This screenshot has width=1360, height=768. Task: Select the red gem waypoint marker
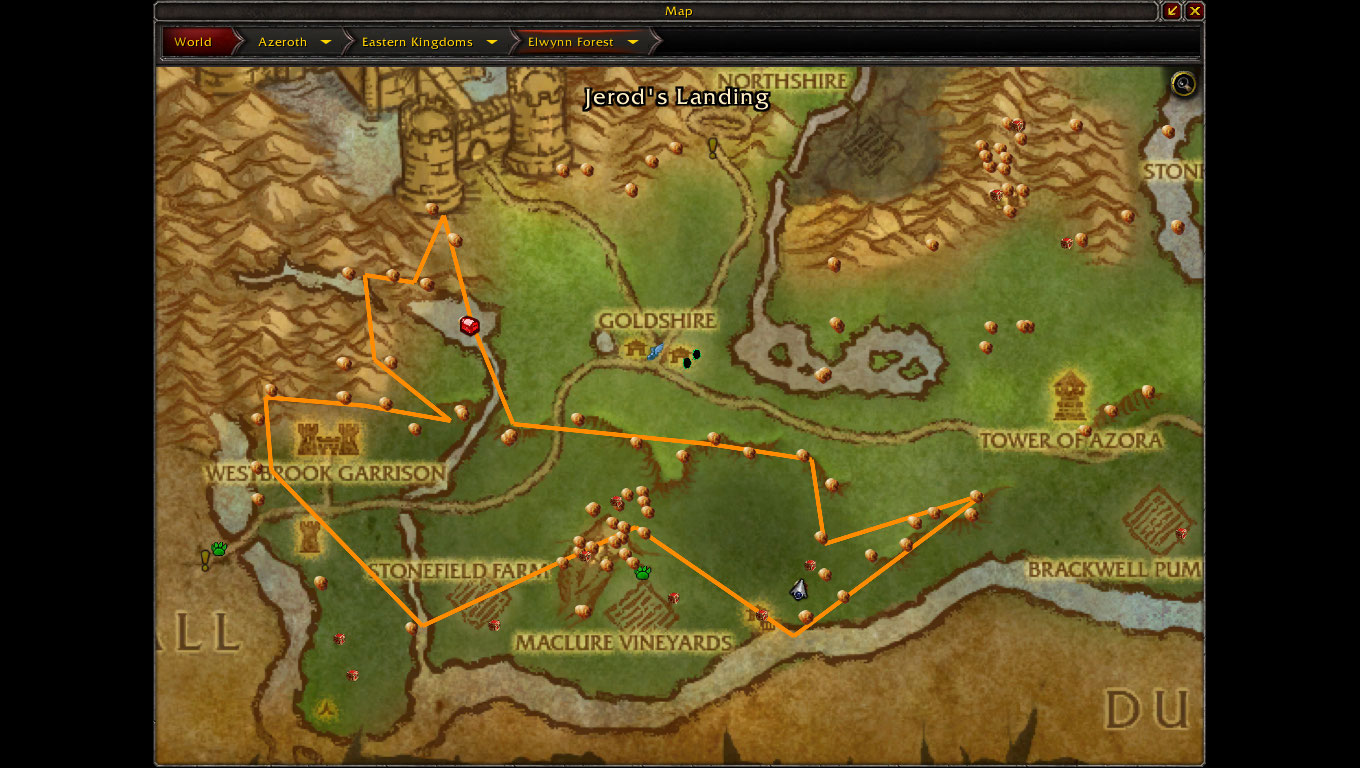469,325
